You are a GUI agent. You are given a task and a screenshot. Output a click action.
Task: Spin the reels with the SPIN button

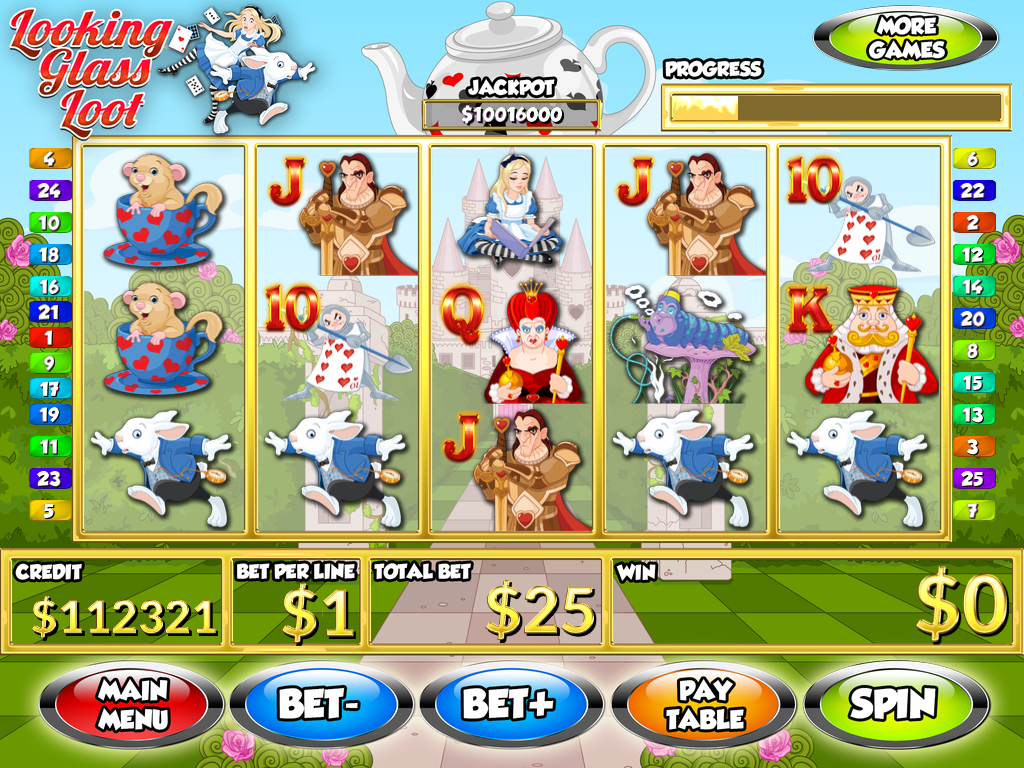pos(893,703)
